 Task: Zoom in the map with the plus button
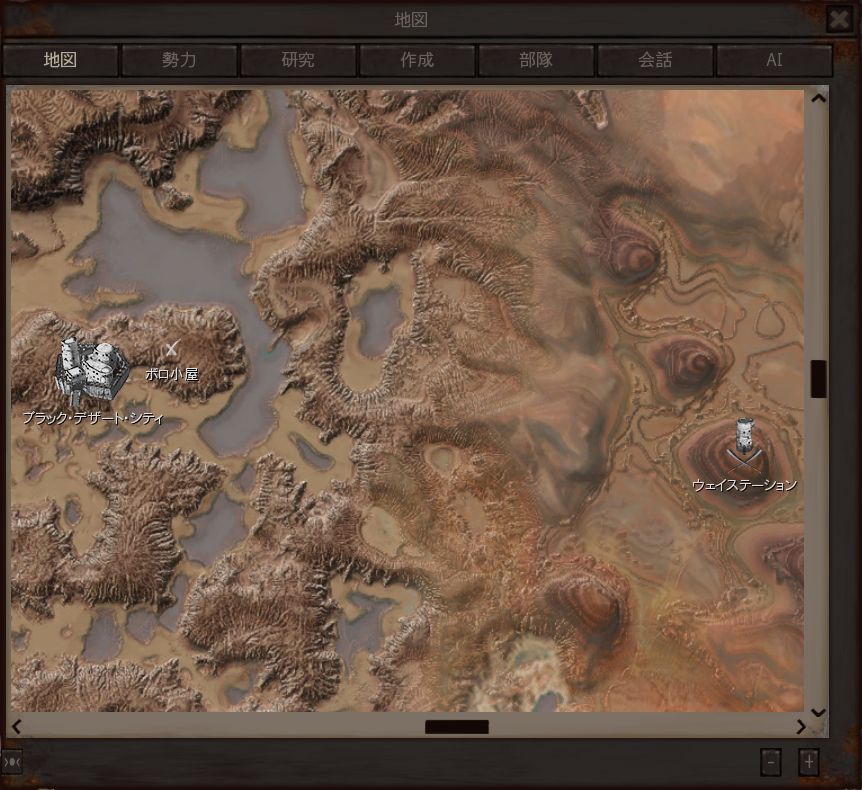click(809, 762)
